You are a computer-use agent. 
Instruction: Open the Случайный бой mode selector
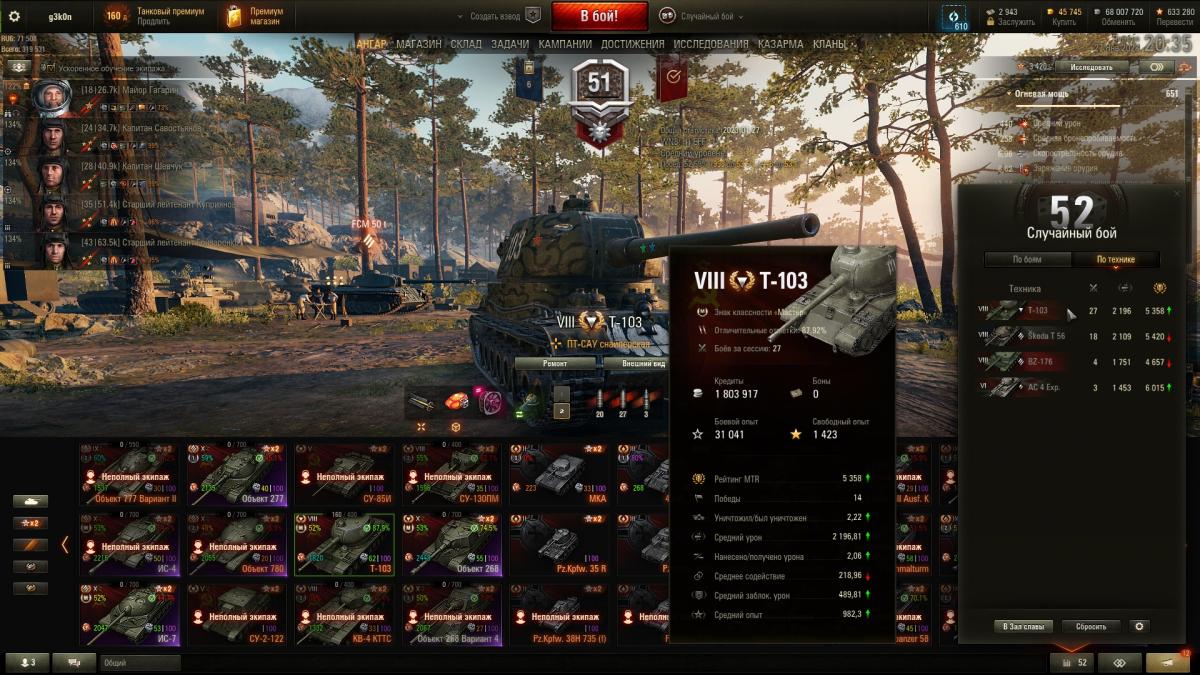pos(706,17)
